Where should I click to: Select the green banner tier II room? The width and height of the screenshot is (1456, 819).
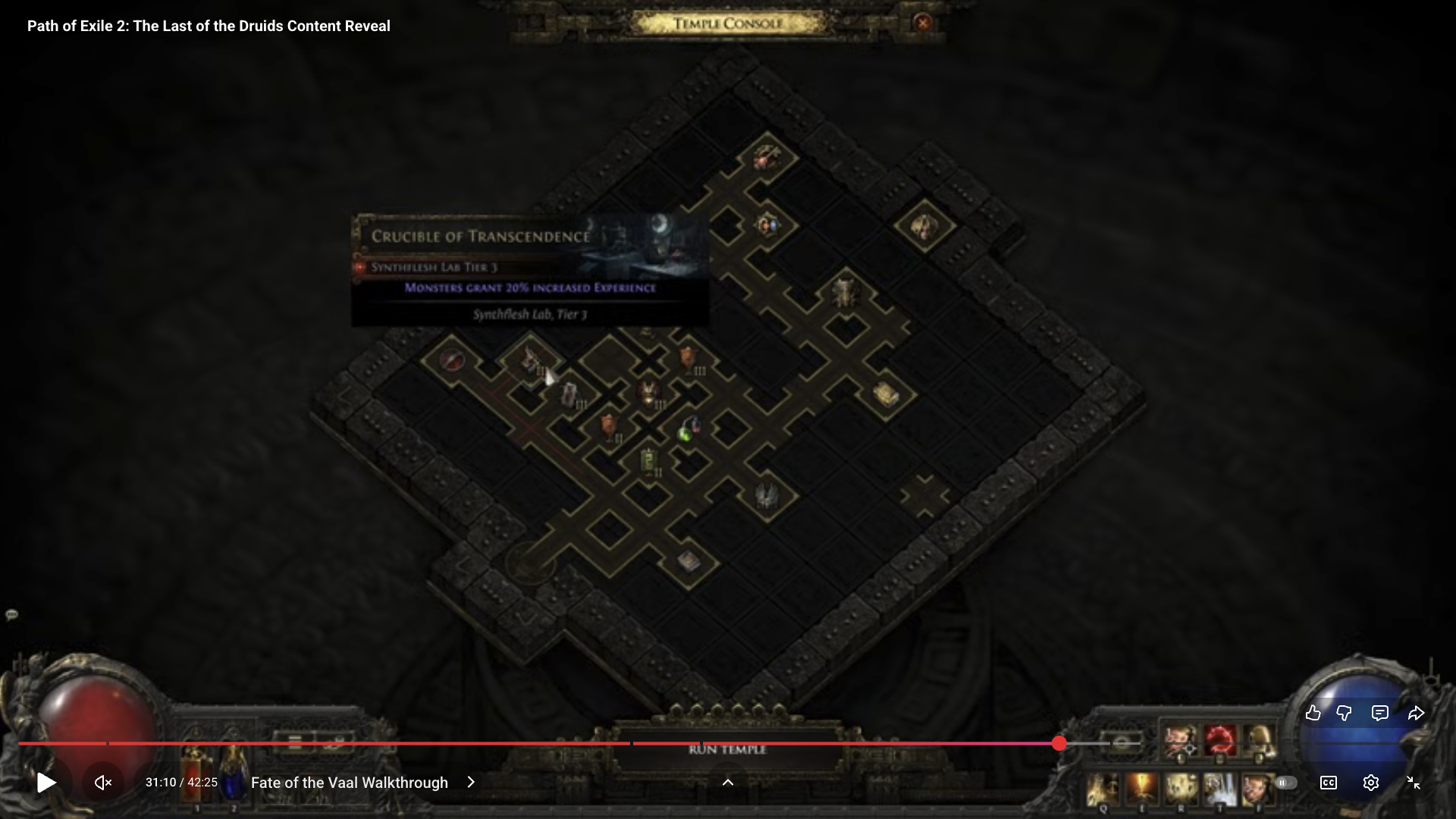point(648,460)
